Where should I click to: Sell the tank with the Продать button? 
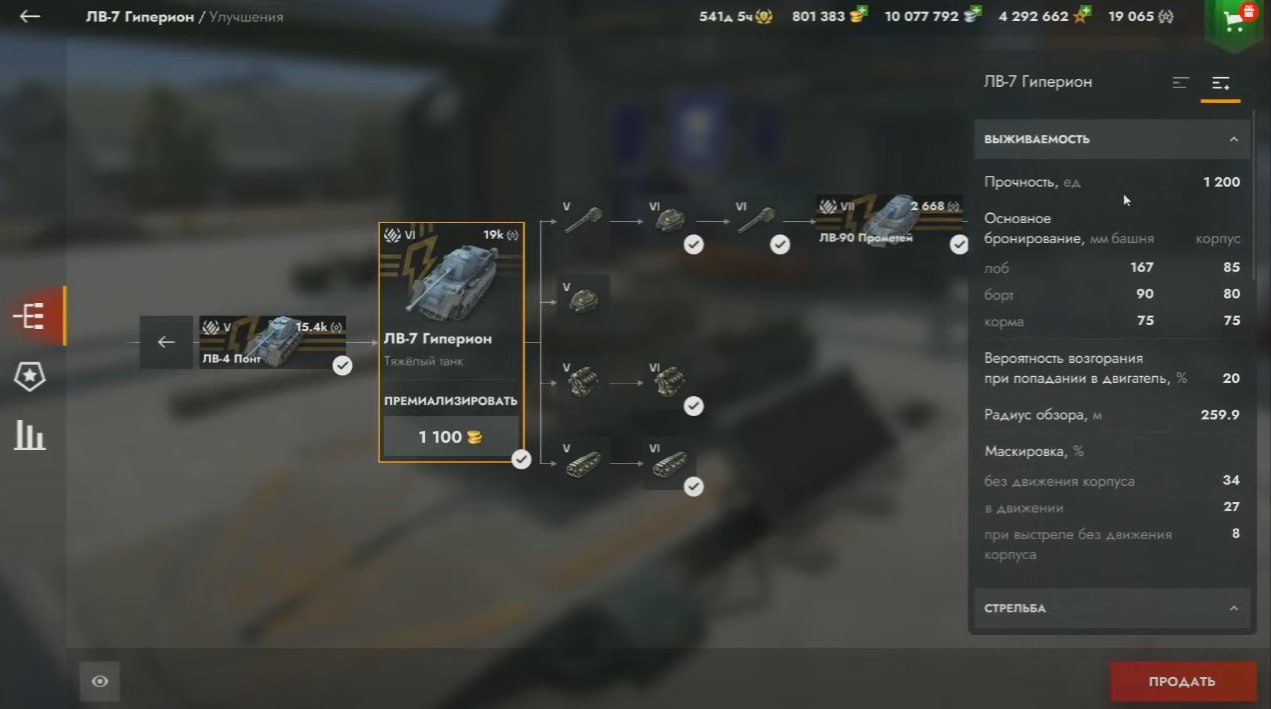pos(1182,681)
